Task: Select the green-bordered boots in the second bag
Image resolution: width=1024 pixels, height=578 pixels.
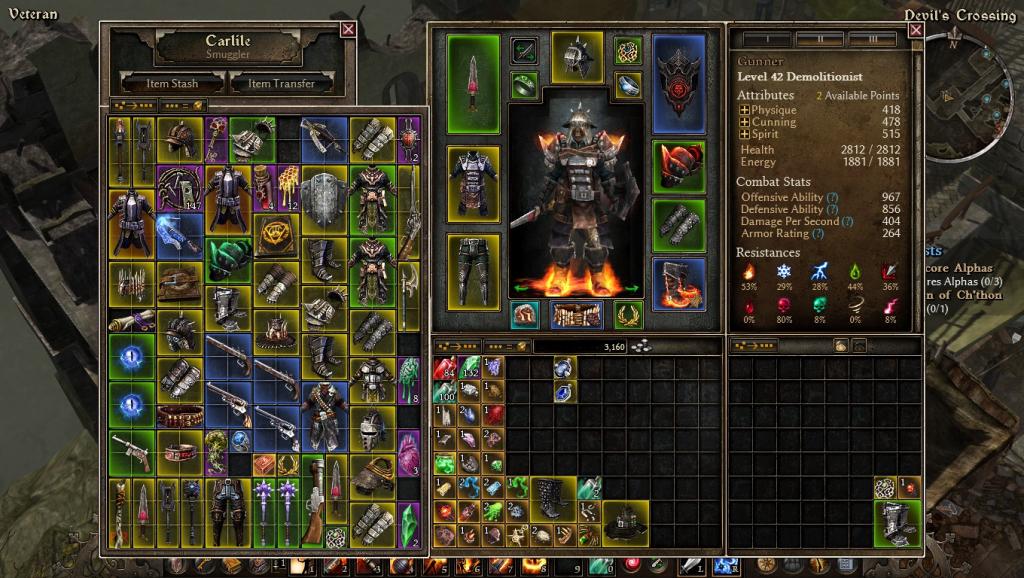Action: (897, 522)
